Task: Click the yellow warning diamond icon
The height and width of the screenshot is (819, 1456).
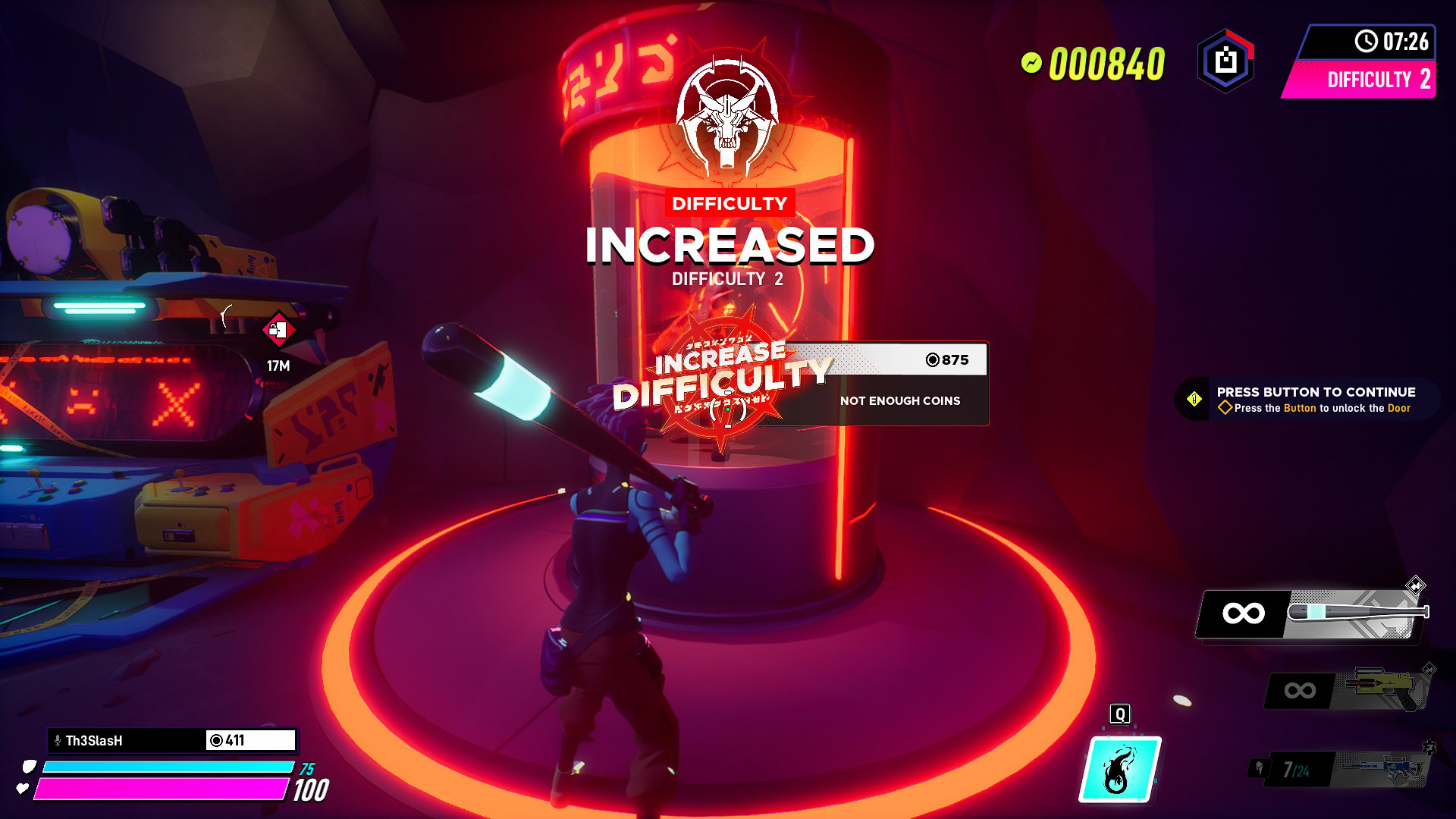Action: 1196,400
